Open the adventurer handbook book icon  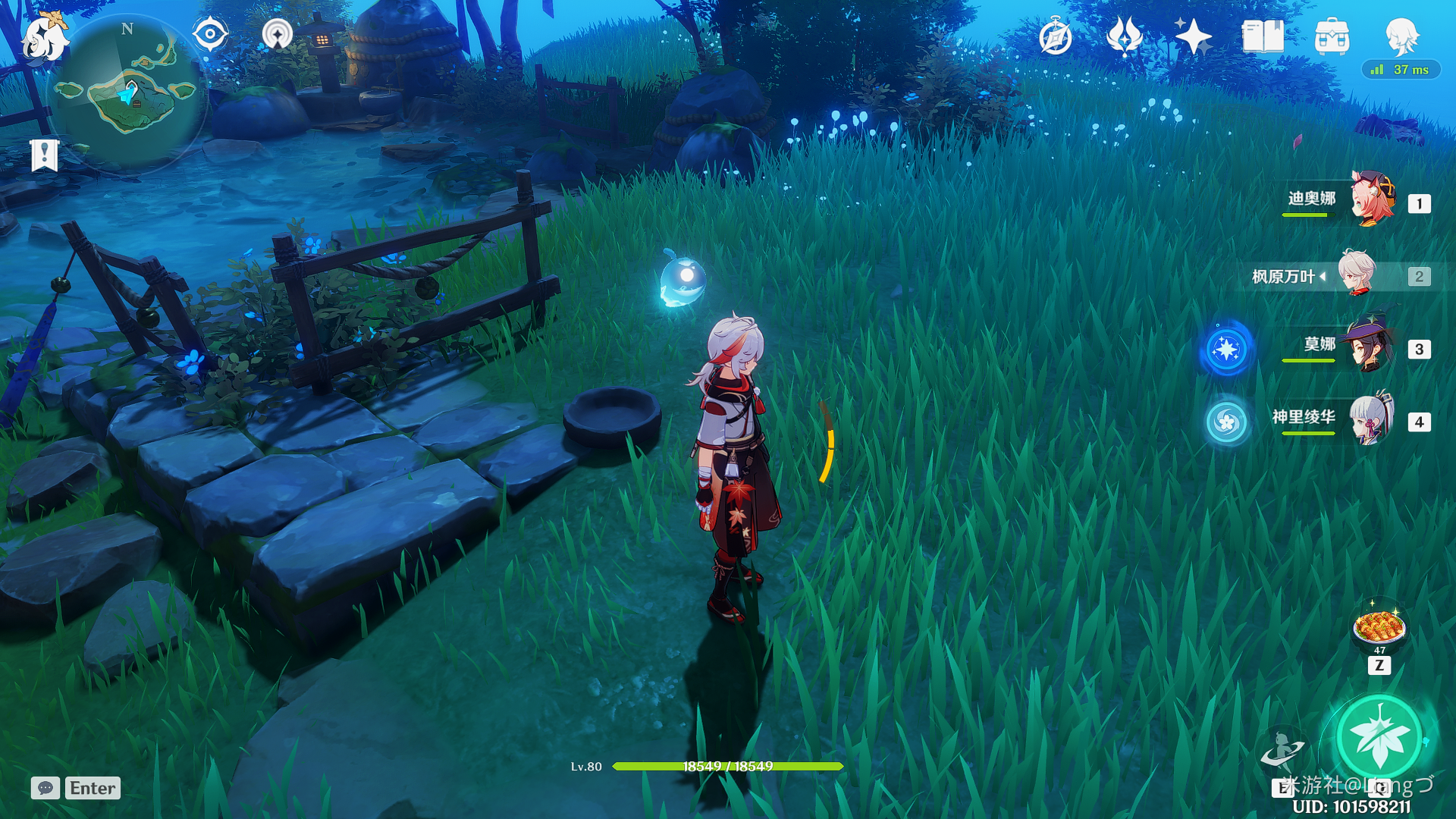pos(1263,36)
